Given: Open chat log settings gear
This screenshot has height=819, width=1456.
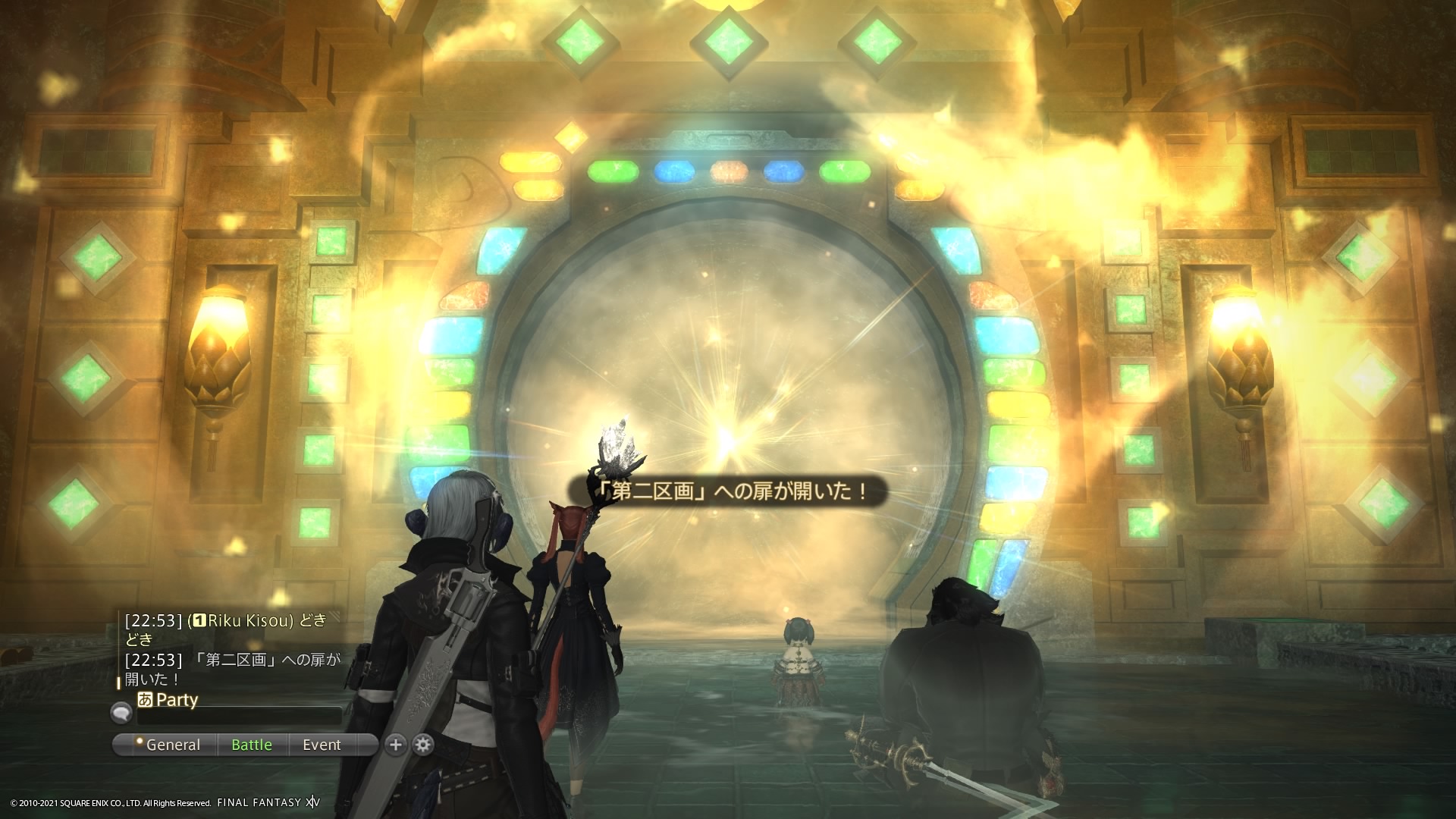Looking at the screenshot, I should (423, 745).
